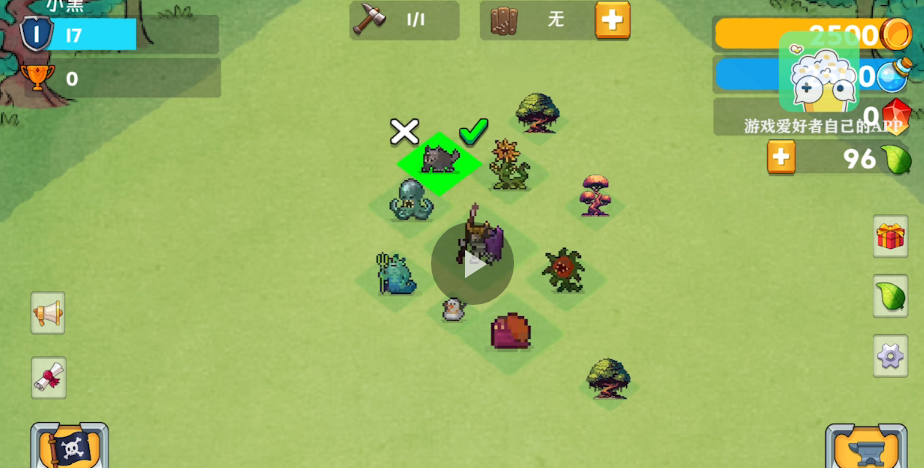
Task: Open the level shield player profile
Action: coord(37,35)
